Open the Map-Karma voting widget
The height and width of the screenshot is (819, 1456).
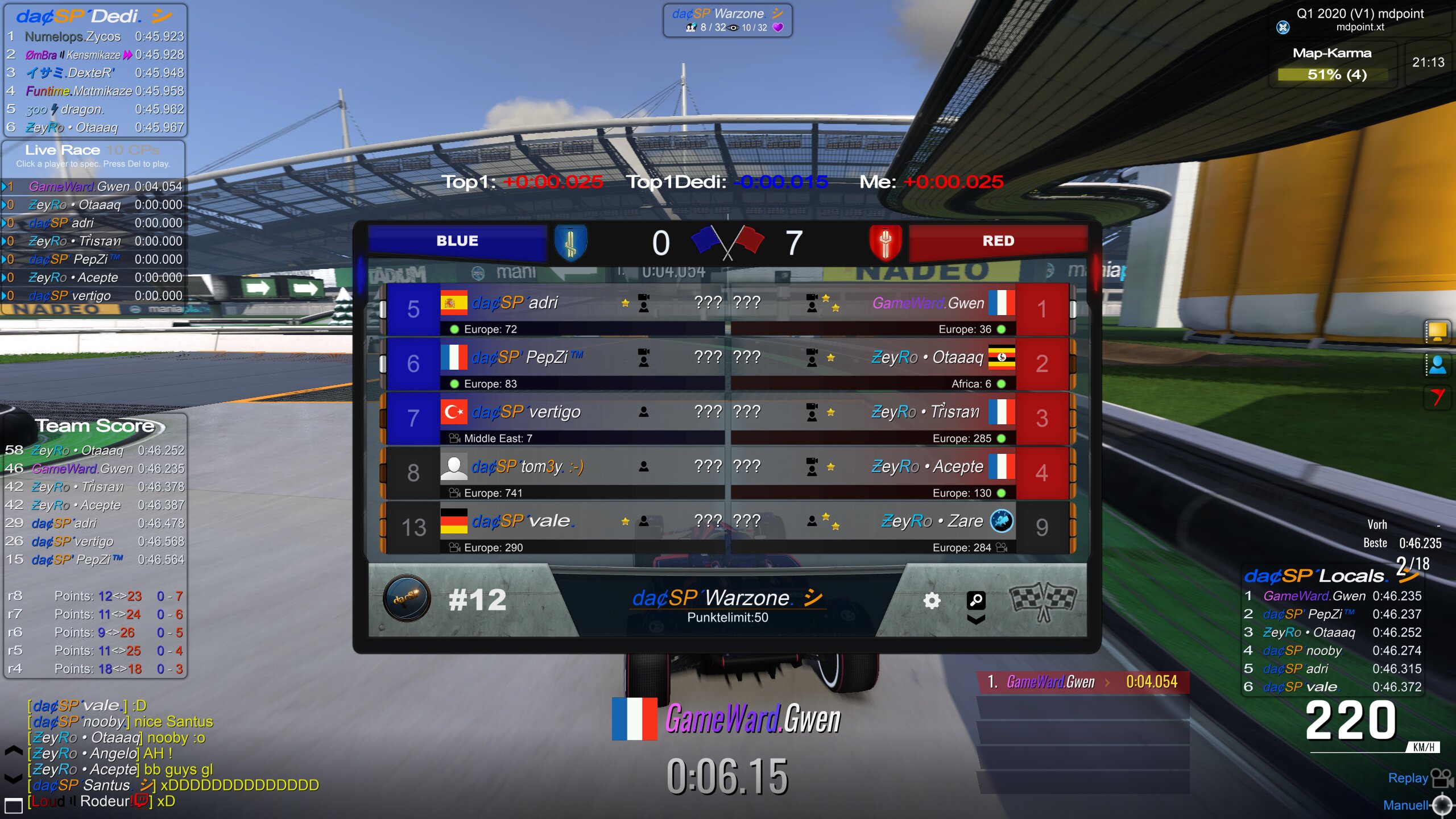click(1332, 65)
